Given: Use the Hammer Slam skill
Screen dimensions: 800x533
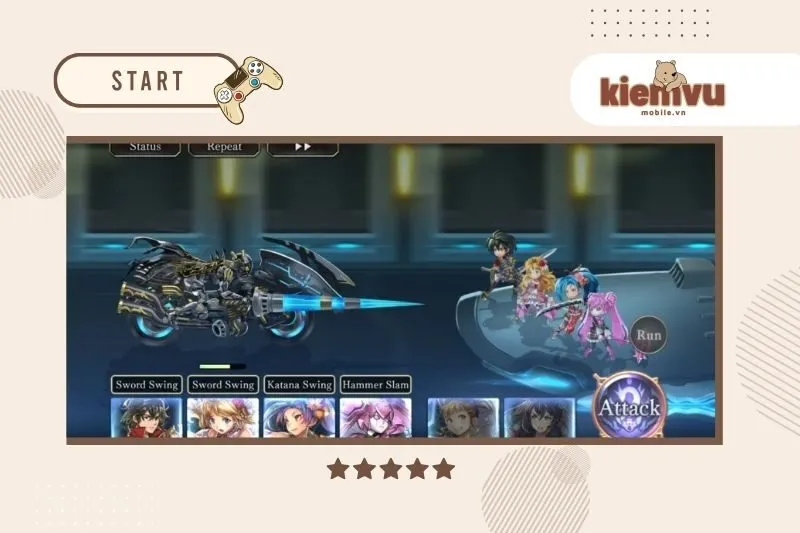Looking at the screenshot, I should tap(375, 384).
